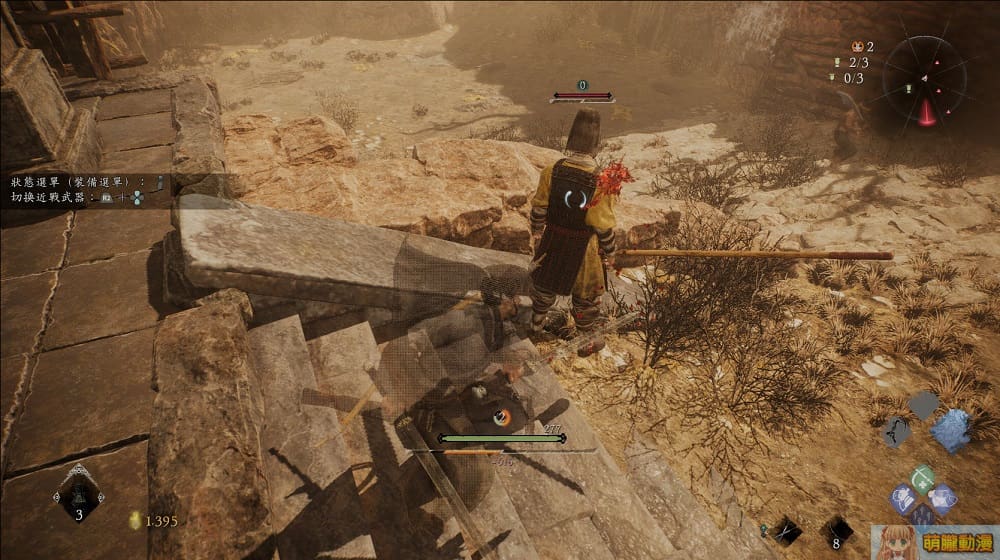This screenshot has width=1000, height=560.
Task: Select the crossed-blades weapon slot
Action: (785, 528)
